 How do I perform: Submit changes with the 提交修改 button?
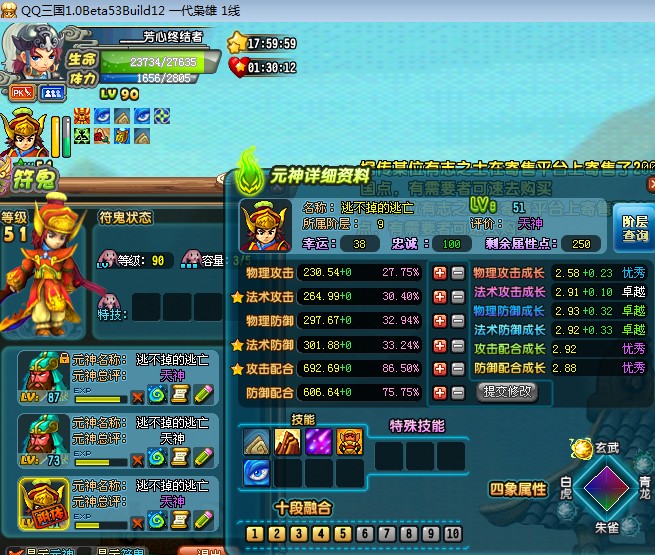(508, 392)
